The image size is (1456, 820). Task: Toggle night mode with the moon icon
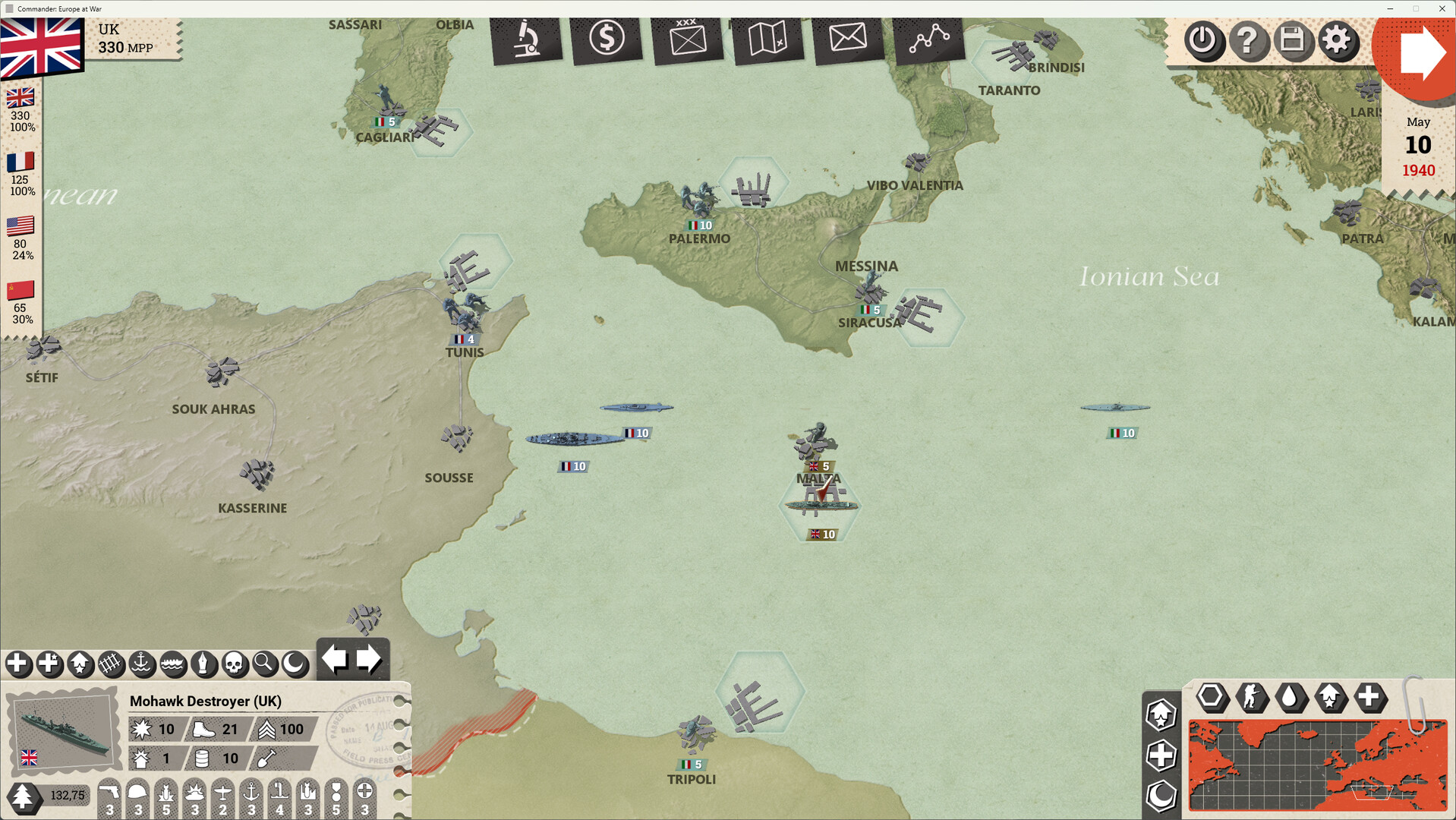pyautogui.click(x=296, y=664)
